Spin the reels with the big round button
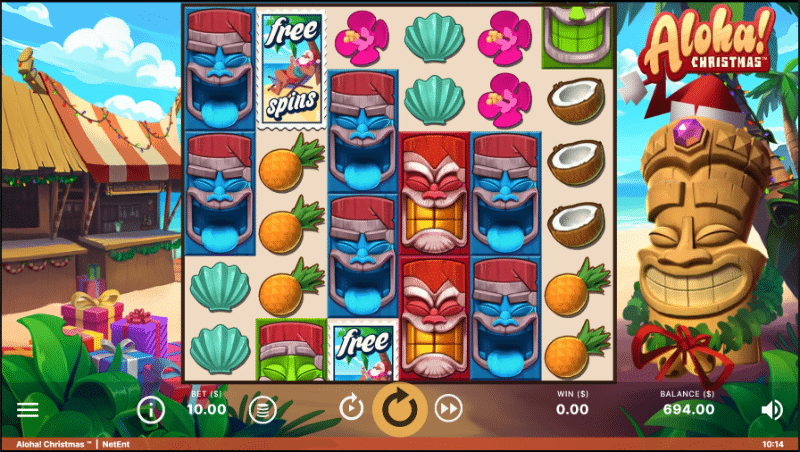The width and height of the screenshot is (800, 452). [x=400, y=408]
